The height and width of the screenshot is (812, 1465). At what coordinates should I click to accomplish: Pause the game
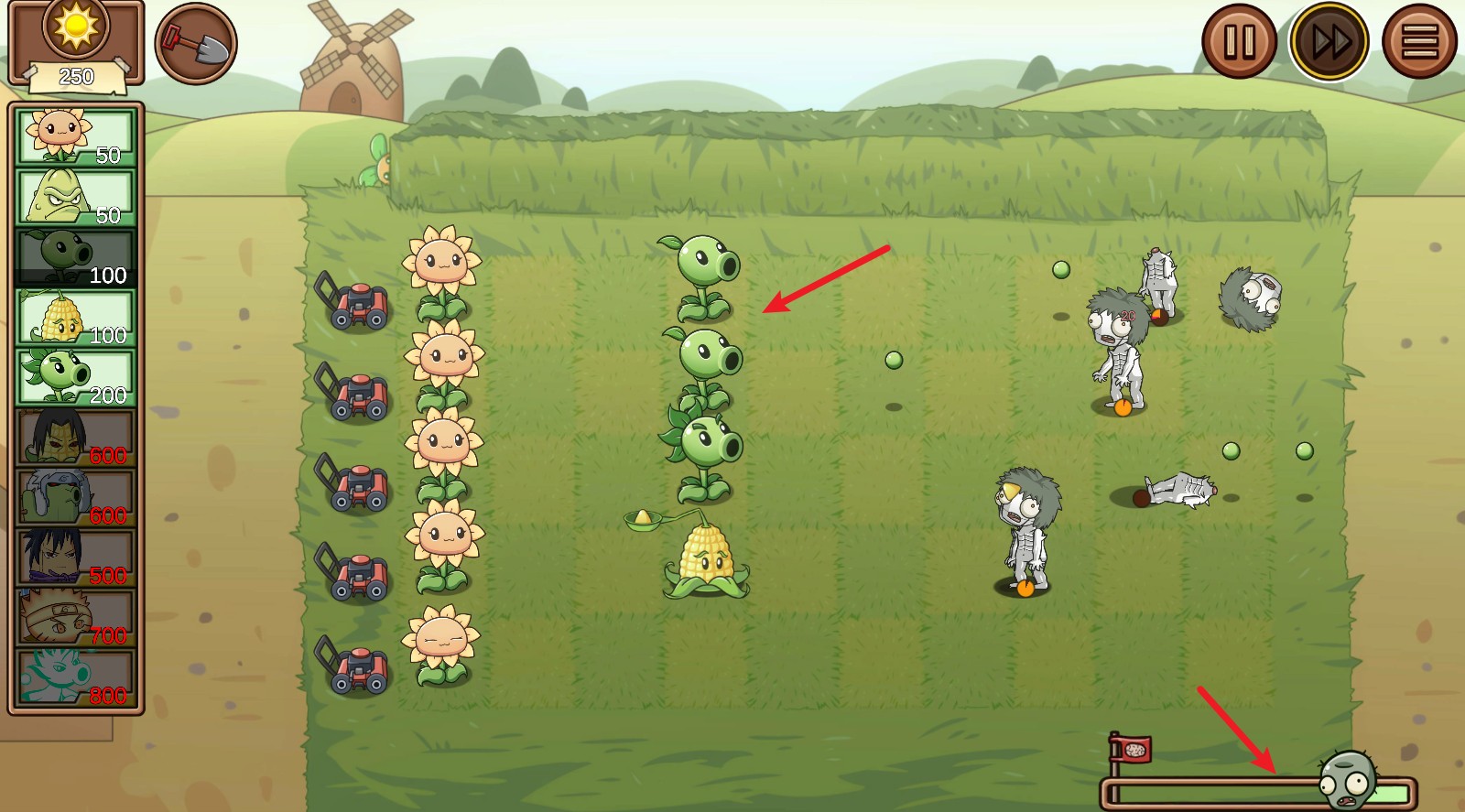(1242, 39)
